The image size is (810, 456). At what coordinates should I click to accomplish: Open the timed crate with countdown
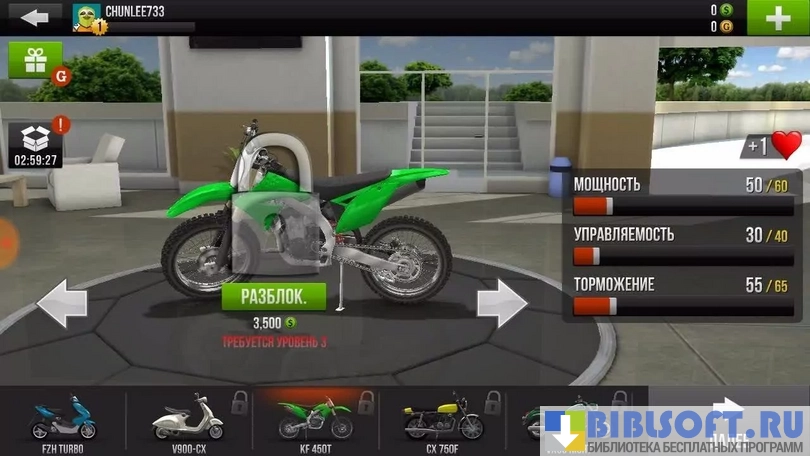click(x=35, y=144)
